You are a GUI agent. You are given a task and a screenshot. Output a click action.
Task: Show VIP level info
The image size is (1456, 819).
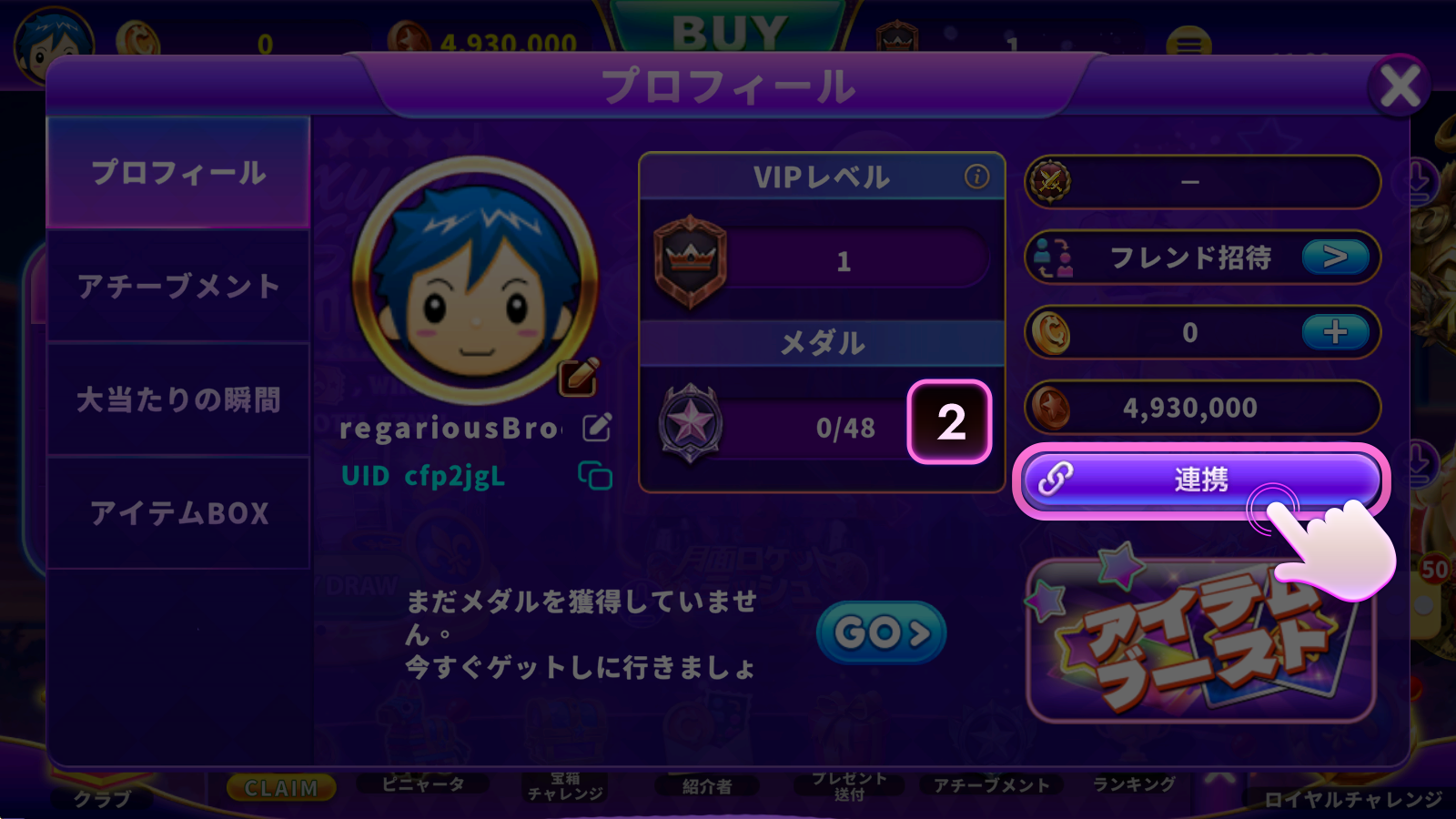tap(976, 177)
